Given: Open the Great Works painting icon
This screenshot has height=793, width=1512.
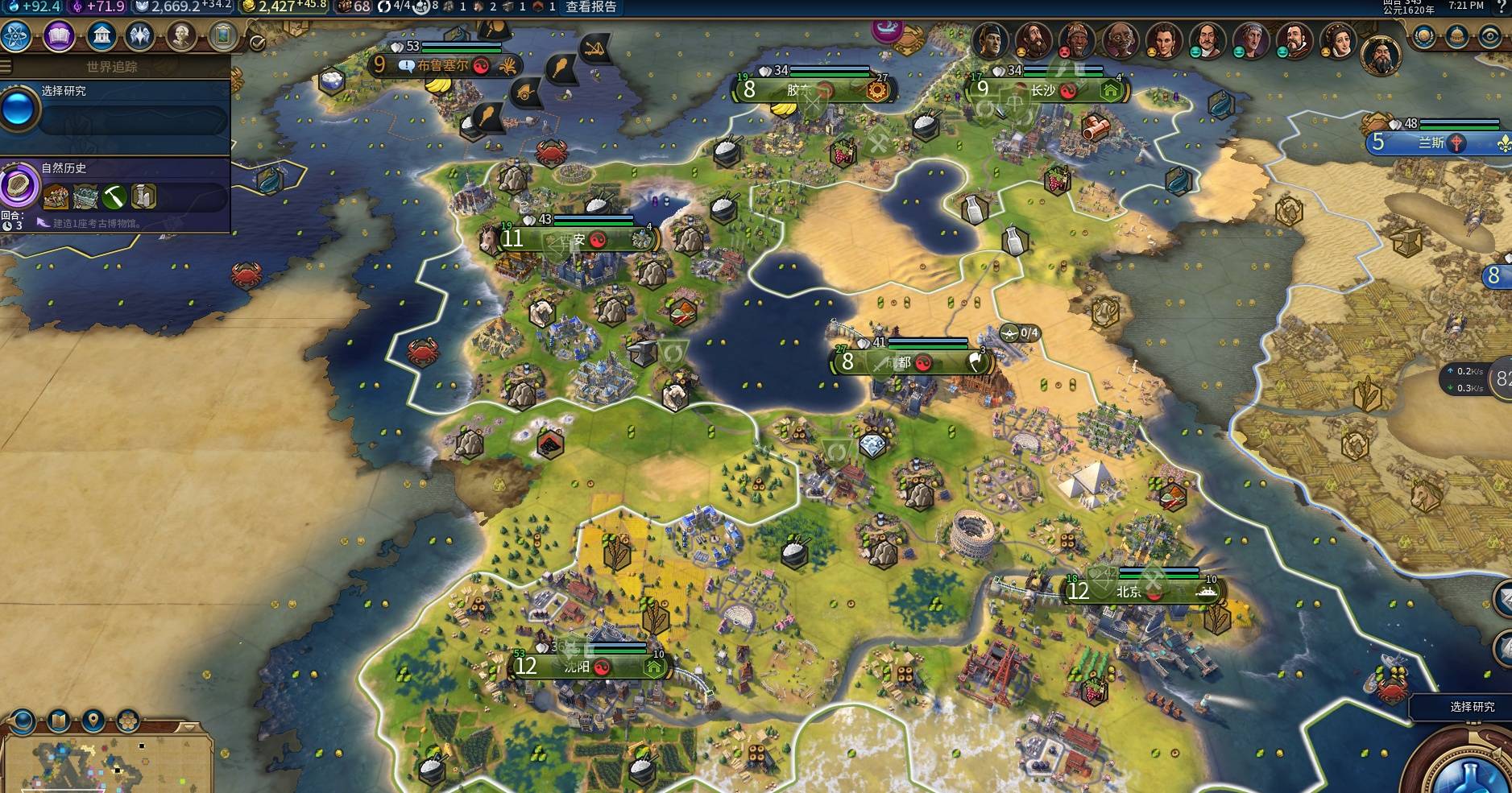Looking at the screenshot, I should point(223,36).
